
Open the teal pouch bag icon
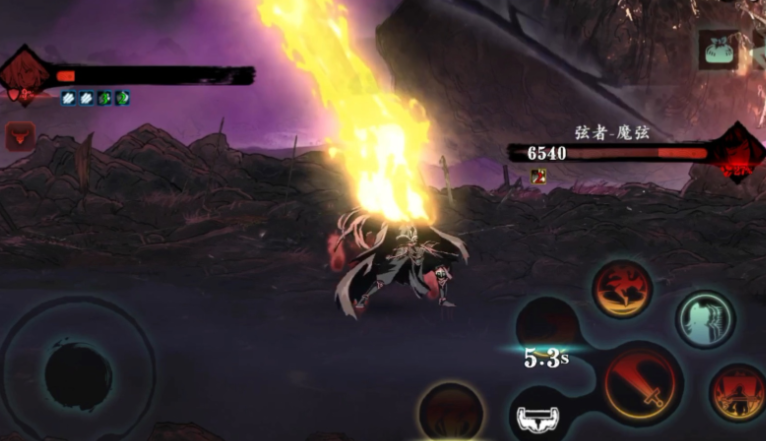coord(717,50)
